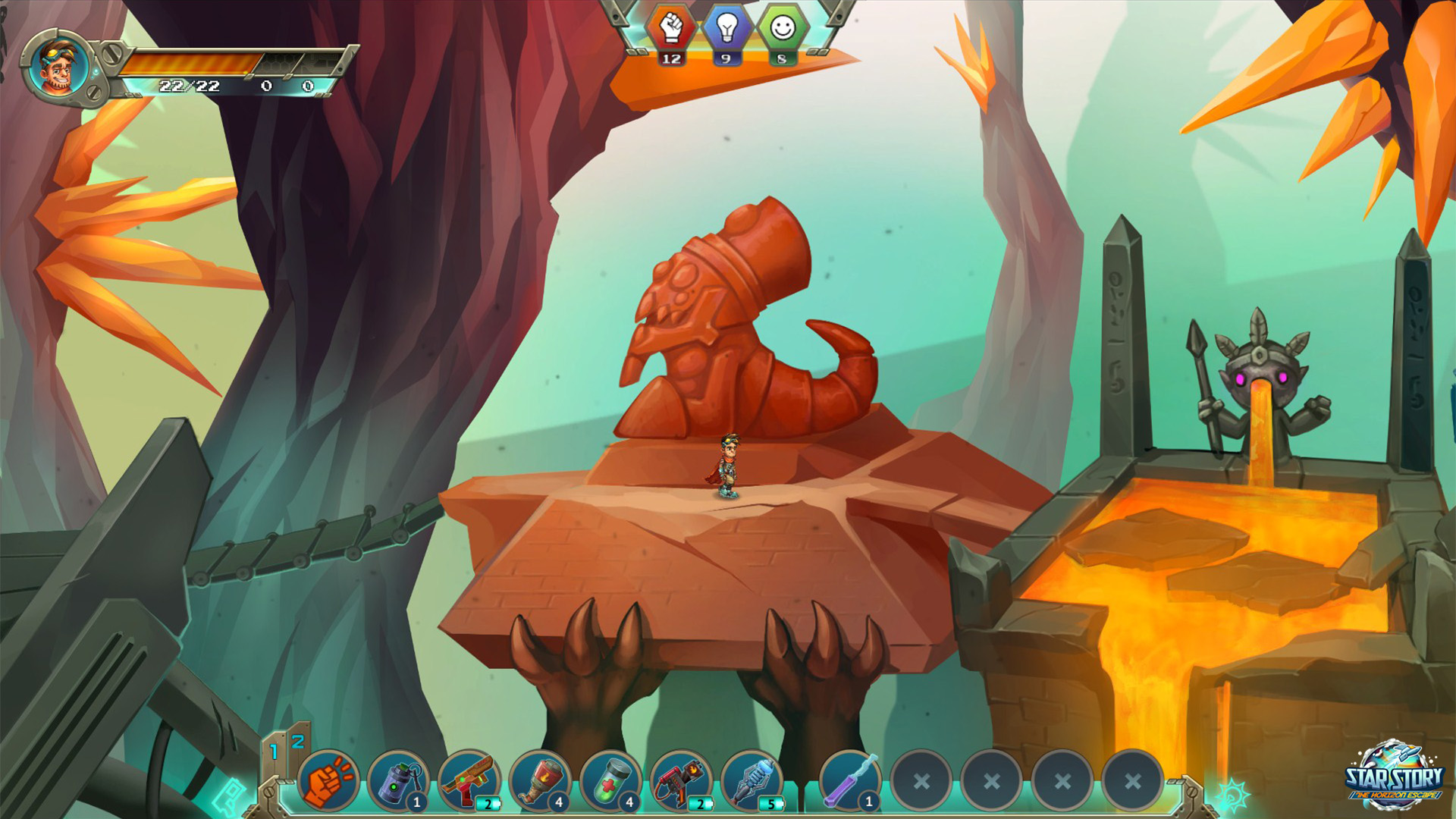The image size is (1456, 819).
Task: Click the green smiley charisma stat
Action: [x=781, y=30]
